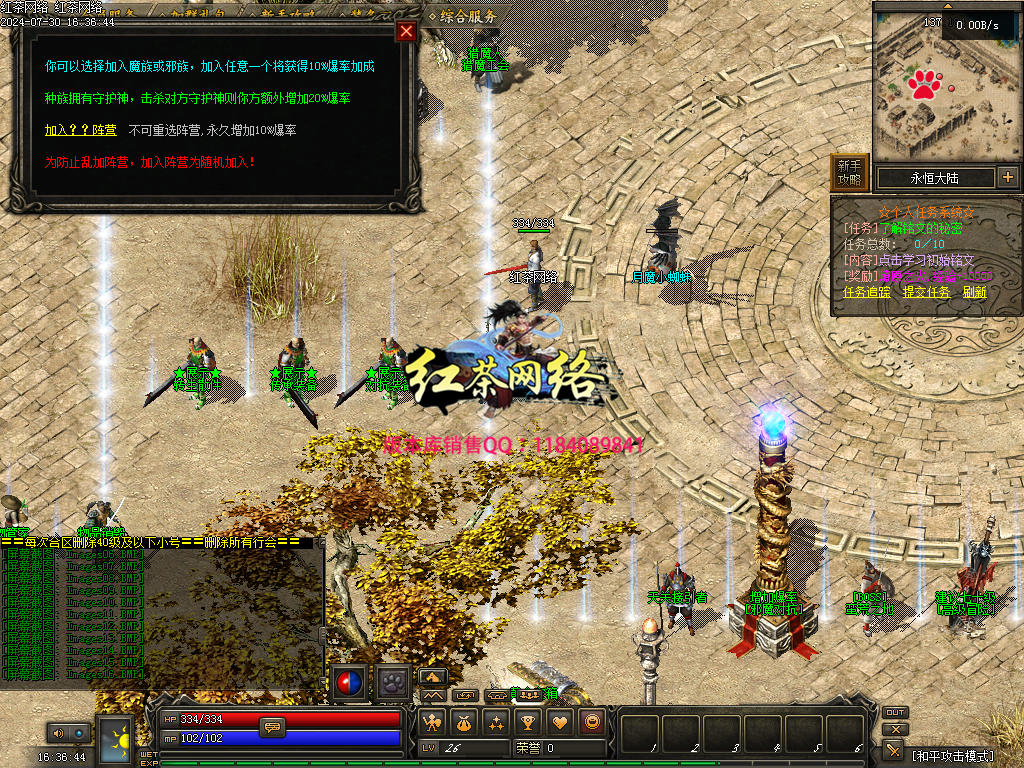Close the faction dialog with the red X
Viewport: 1024px width, 768px height.
click(406, 31)
